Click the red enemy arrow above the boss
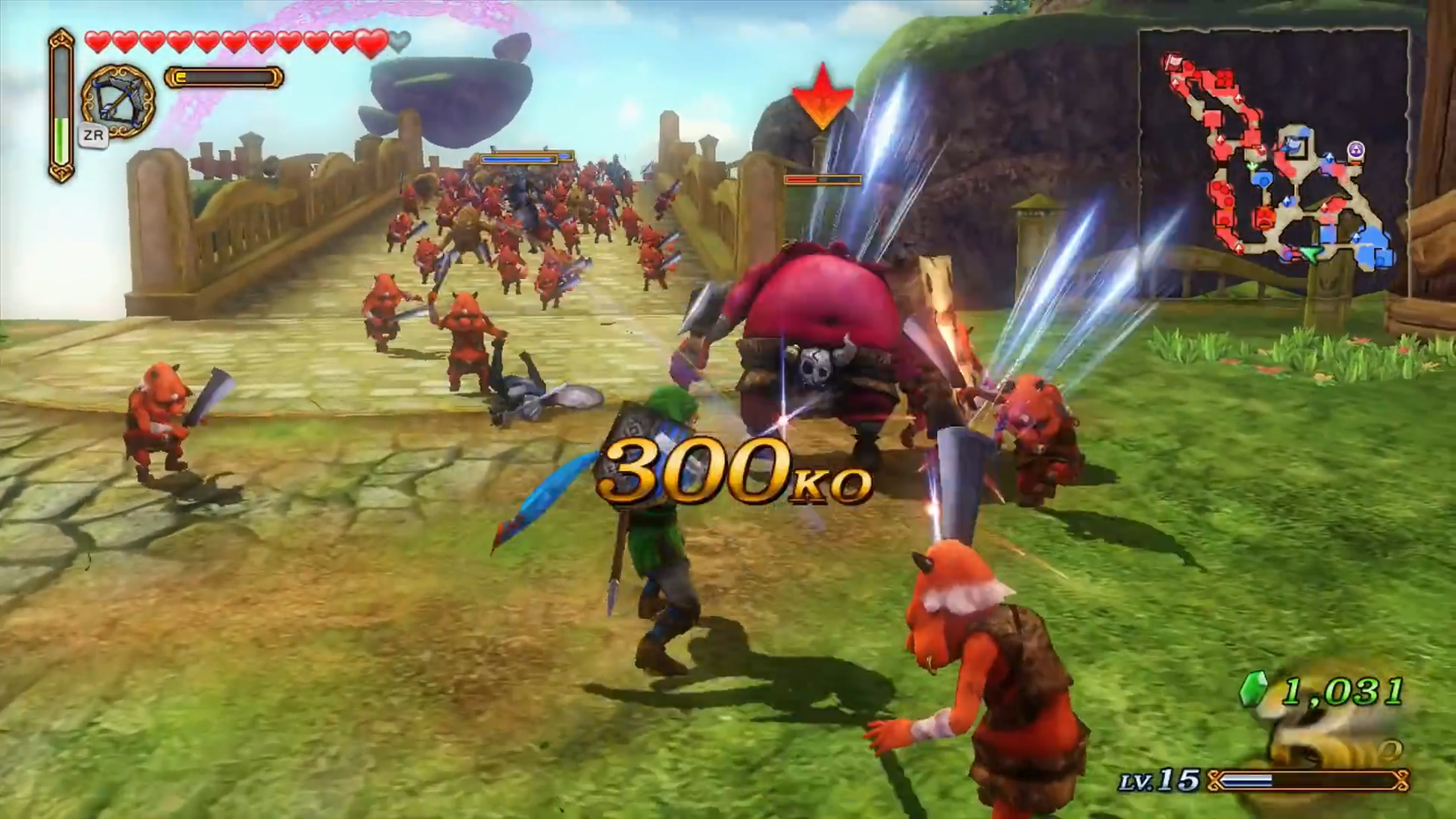 click(821, 97)
